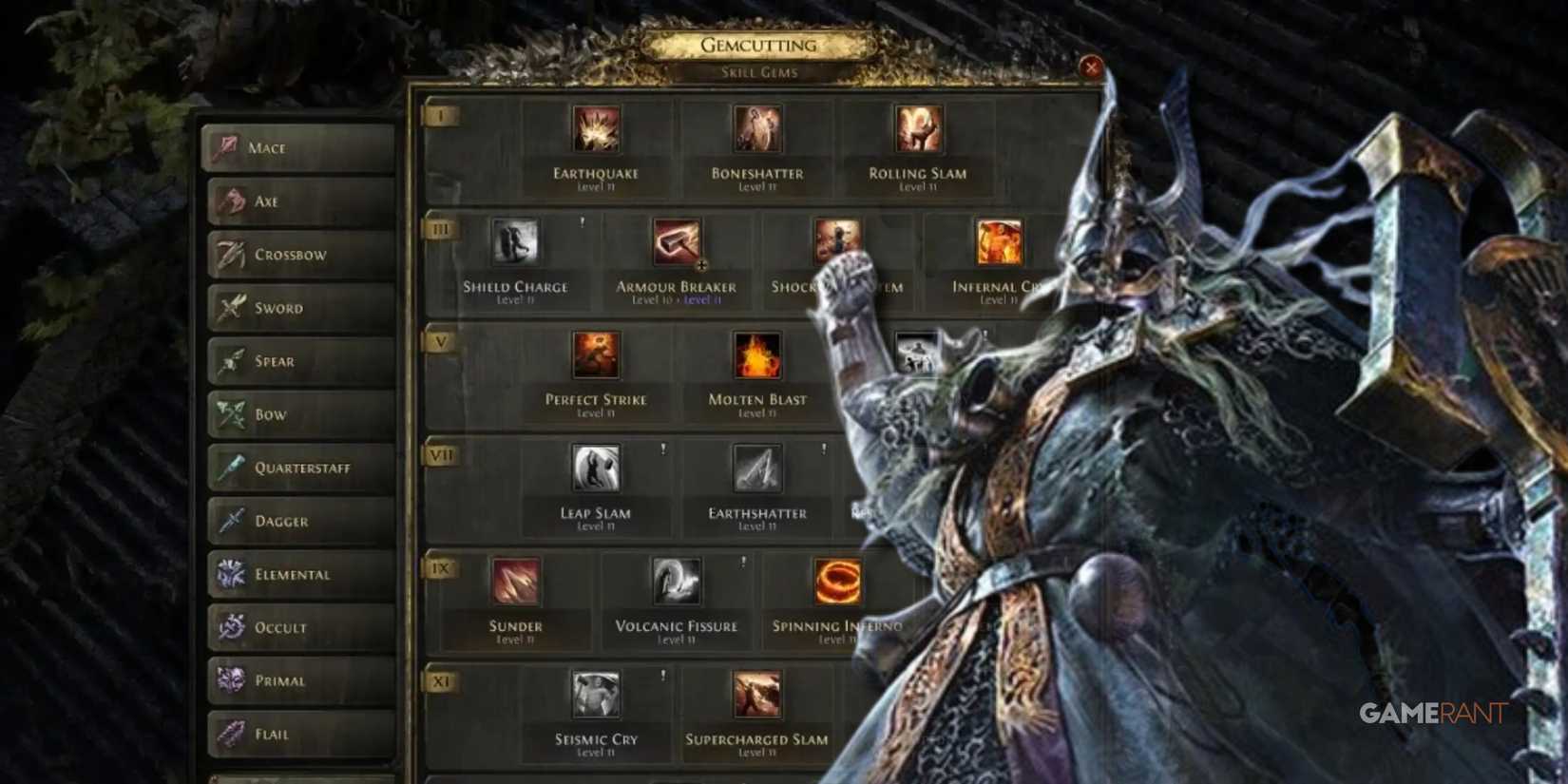This screenshot has height=784, width=1568.
Task: Select the Perfect Strike gem icon
Action: click(x=596, y=356)
